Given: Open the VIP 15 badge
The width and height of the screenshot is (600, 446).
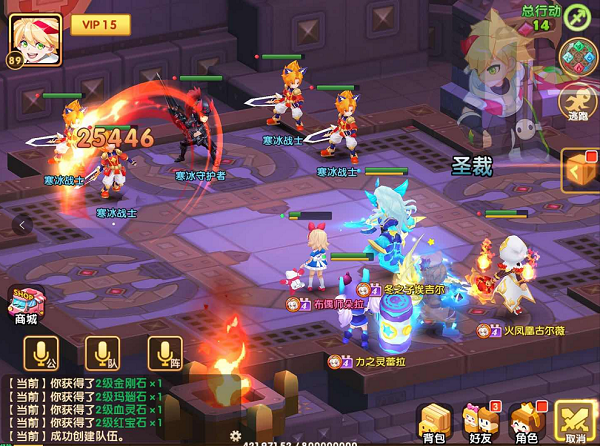Looking at the screenshot, I should tap(99, 22).
